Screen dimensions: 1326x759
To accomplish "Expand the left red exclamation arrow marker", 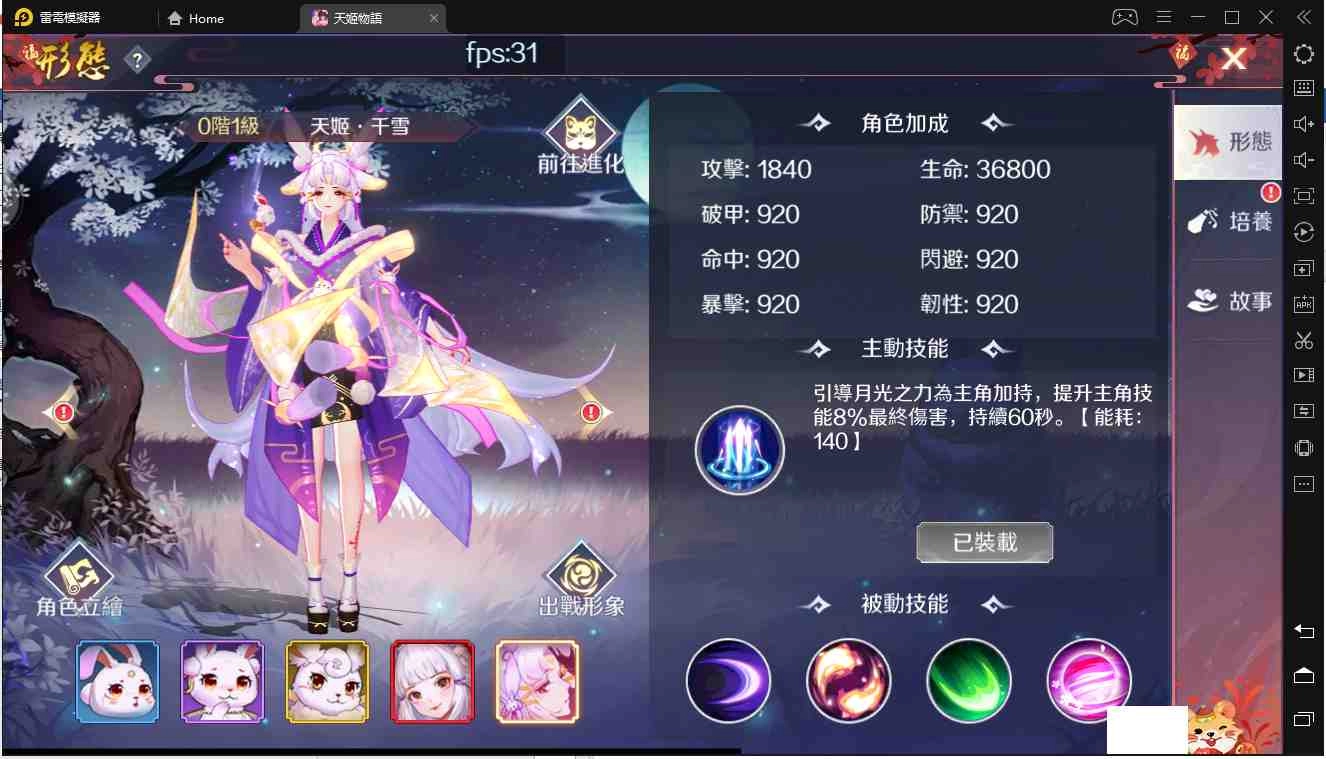I will (62, 411).
